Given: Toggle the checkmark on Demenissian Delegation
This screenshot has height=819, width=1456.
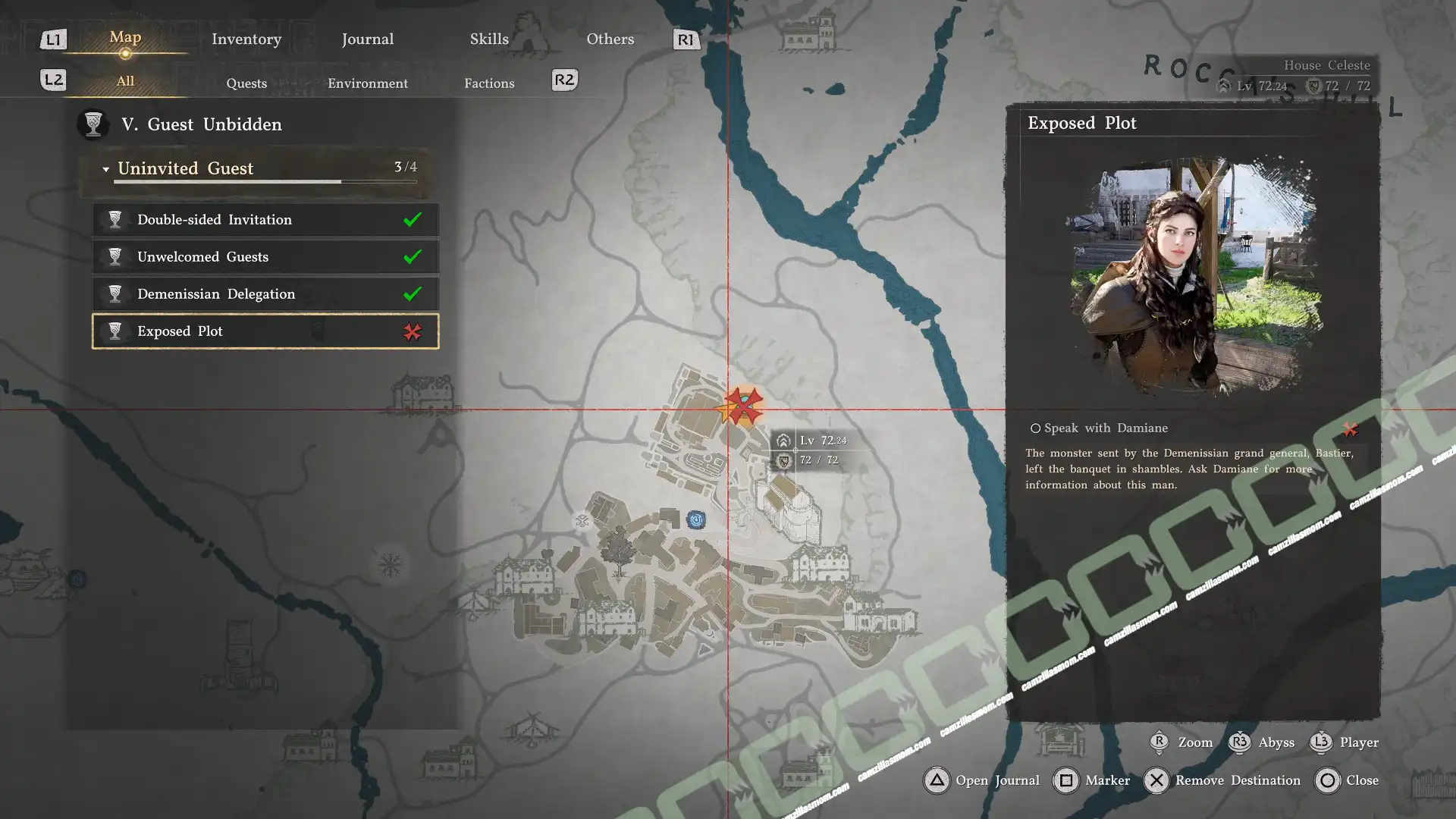Looking at the screenshot, I should (x=412, y=293).
